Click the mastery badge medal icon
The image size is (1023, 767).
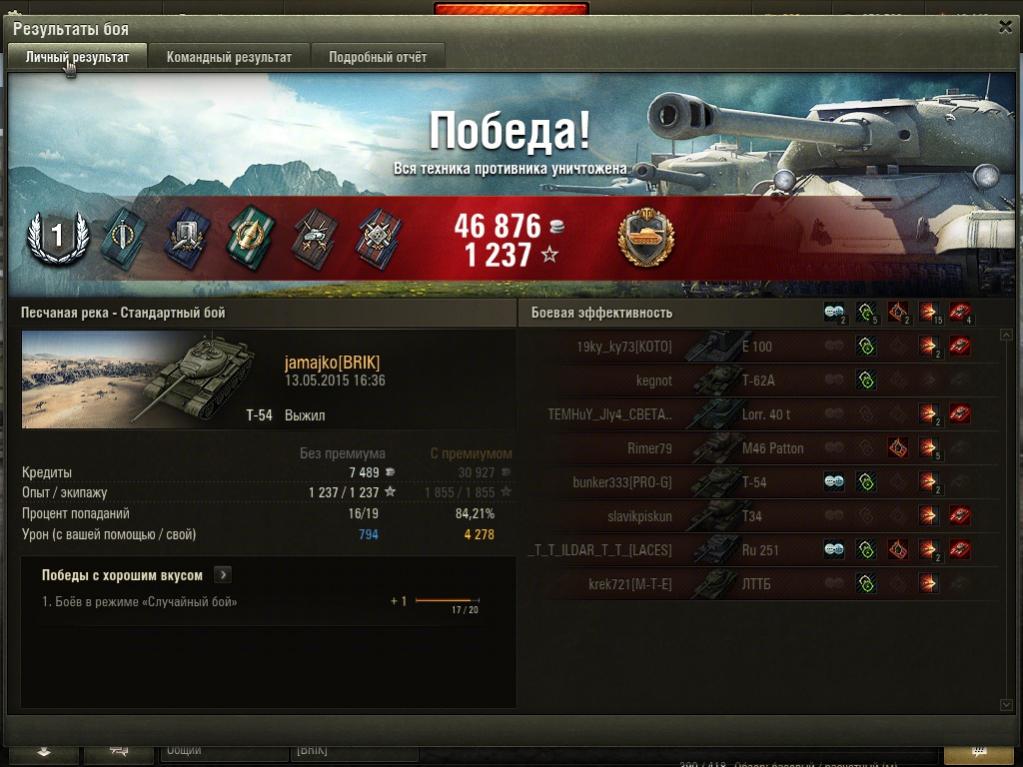pyautogui.click(x=646, y=240)
